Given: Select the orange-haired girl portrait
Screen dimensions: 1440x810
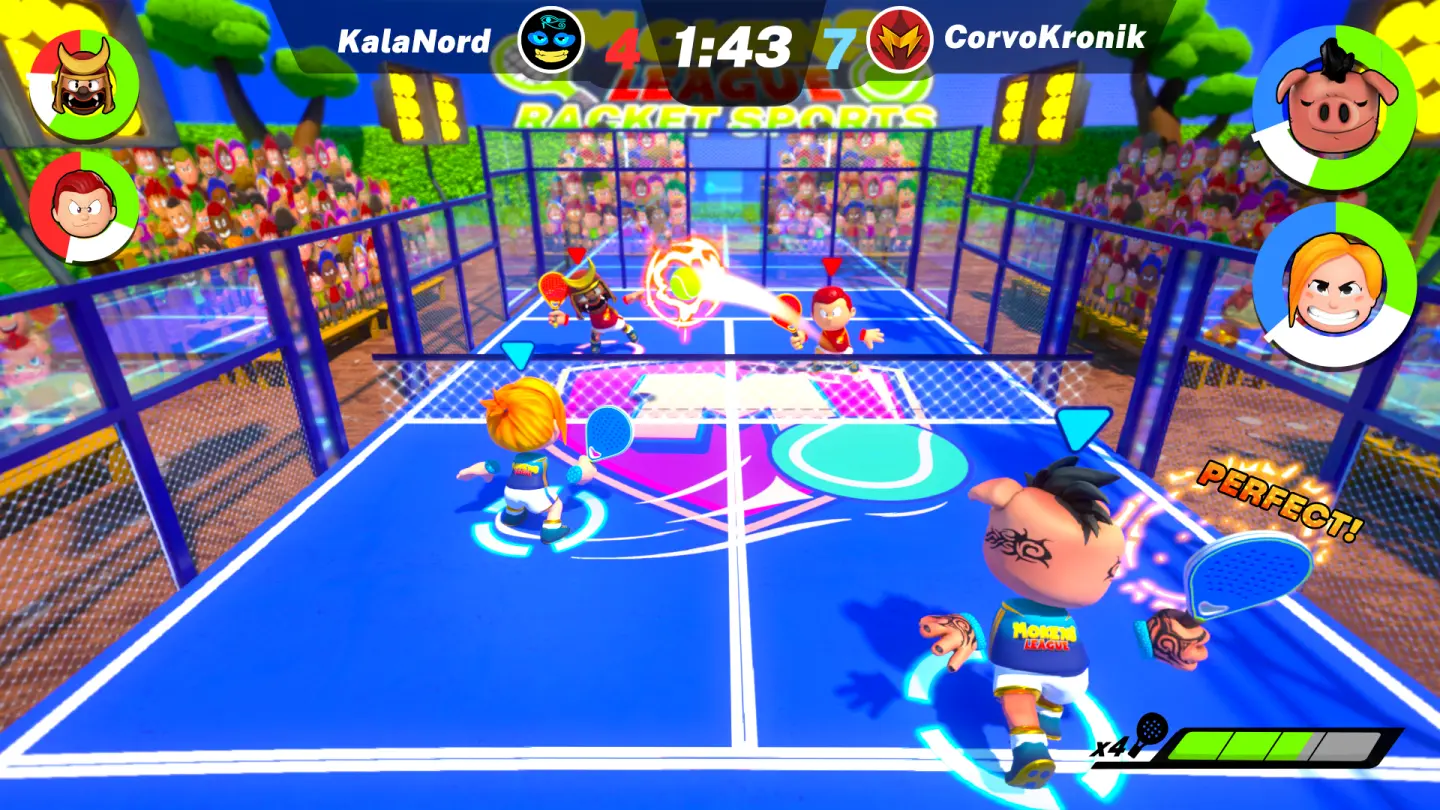Looking at the screenshot, I should pos(1333,285).
